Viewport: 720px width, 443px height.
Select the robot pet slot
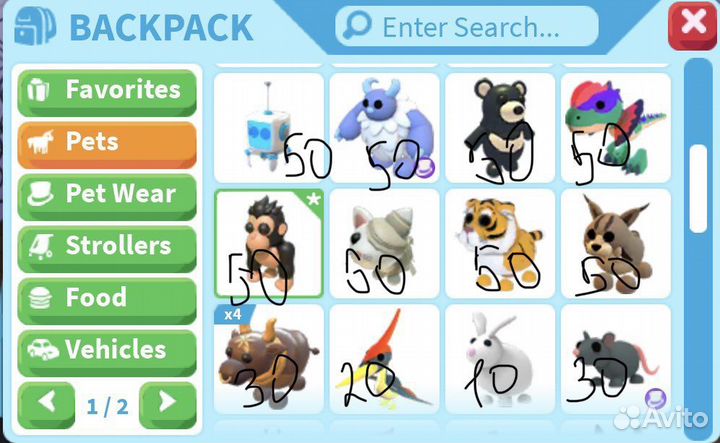(x=268, y=127)
